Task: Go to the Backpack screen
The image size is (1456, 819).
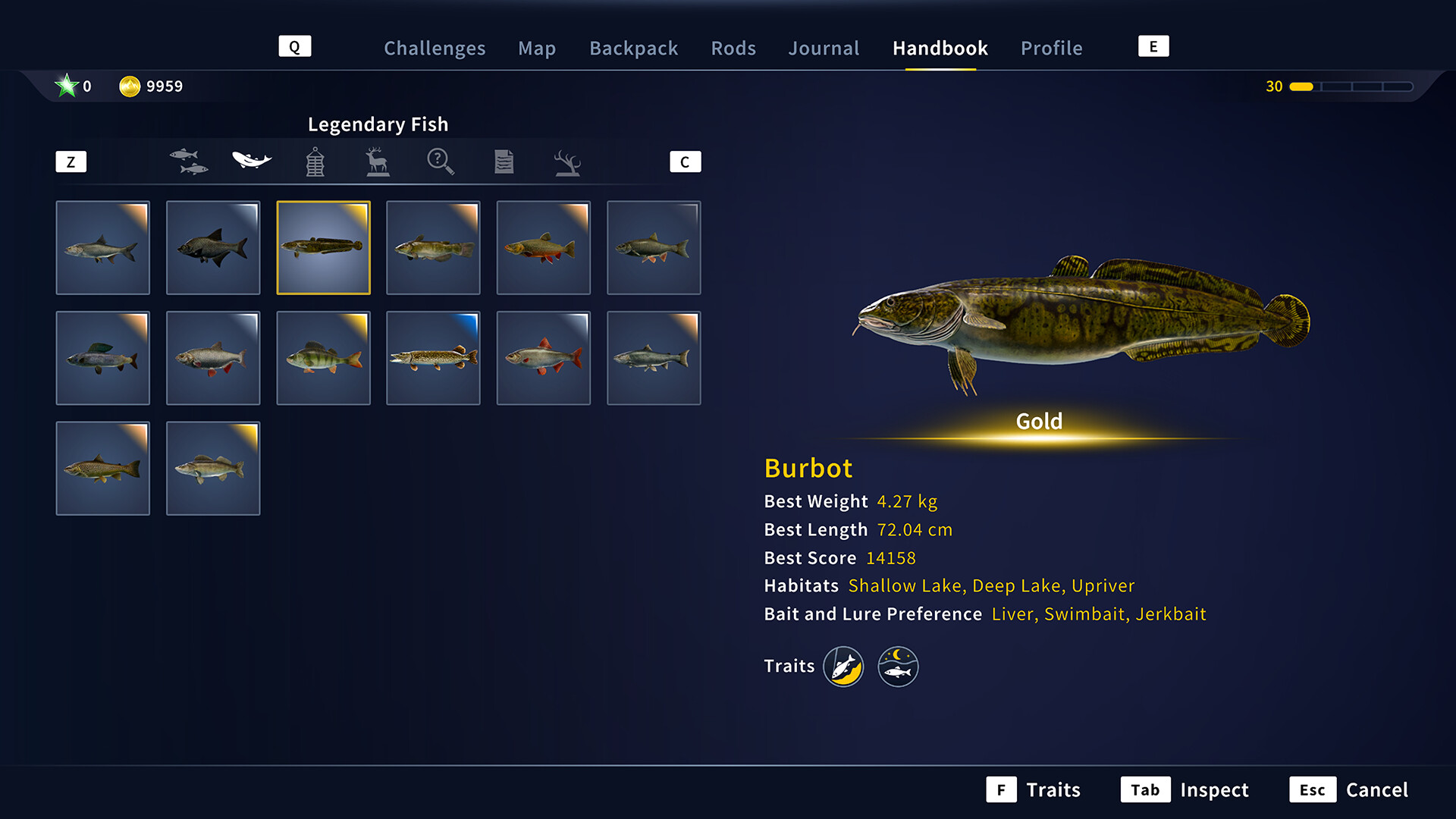Action: pyautogui.click(x=634, y=48)
